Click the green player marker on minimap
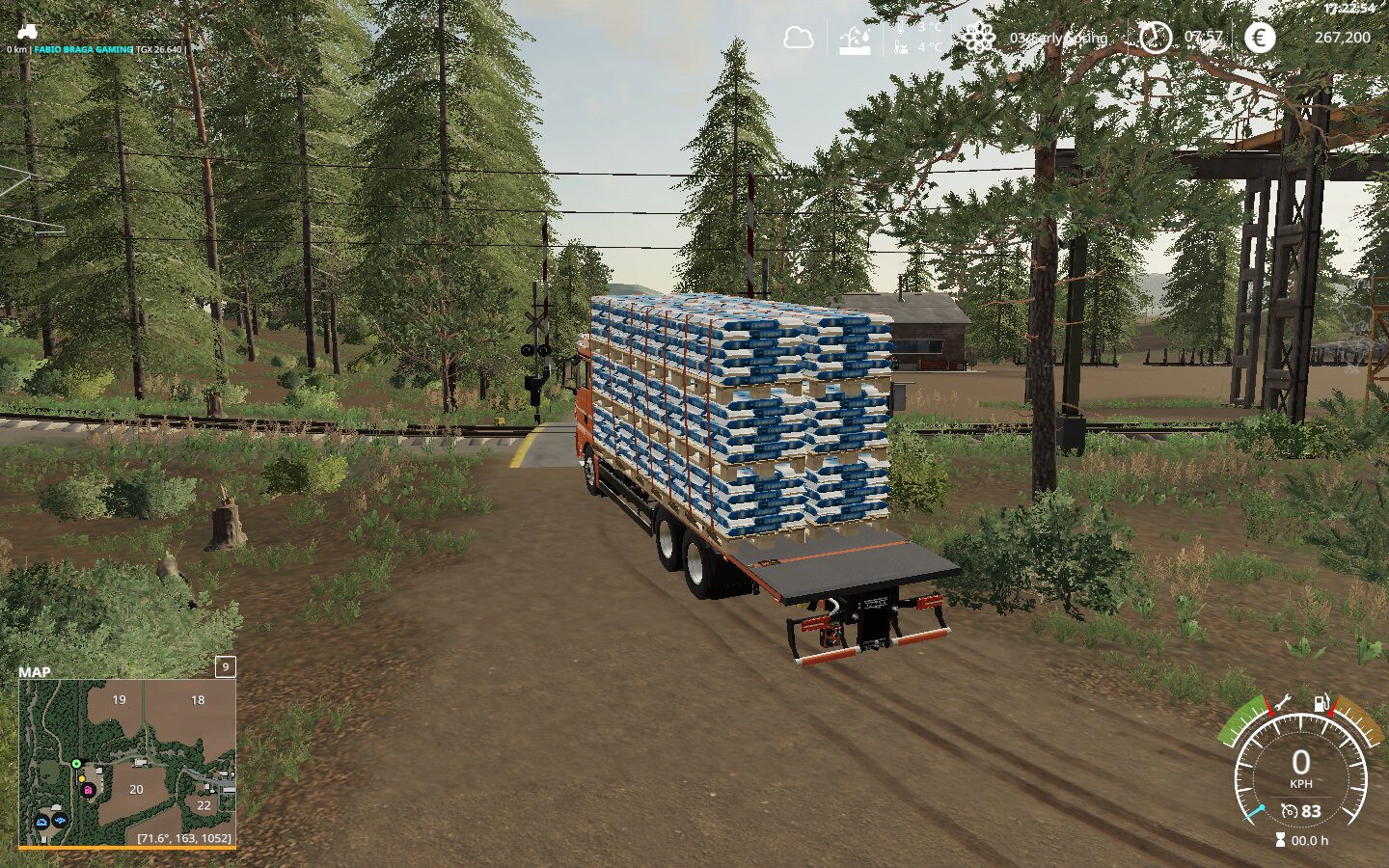This screenshot has height=868, width=1389. click(x=76, y=764)
